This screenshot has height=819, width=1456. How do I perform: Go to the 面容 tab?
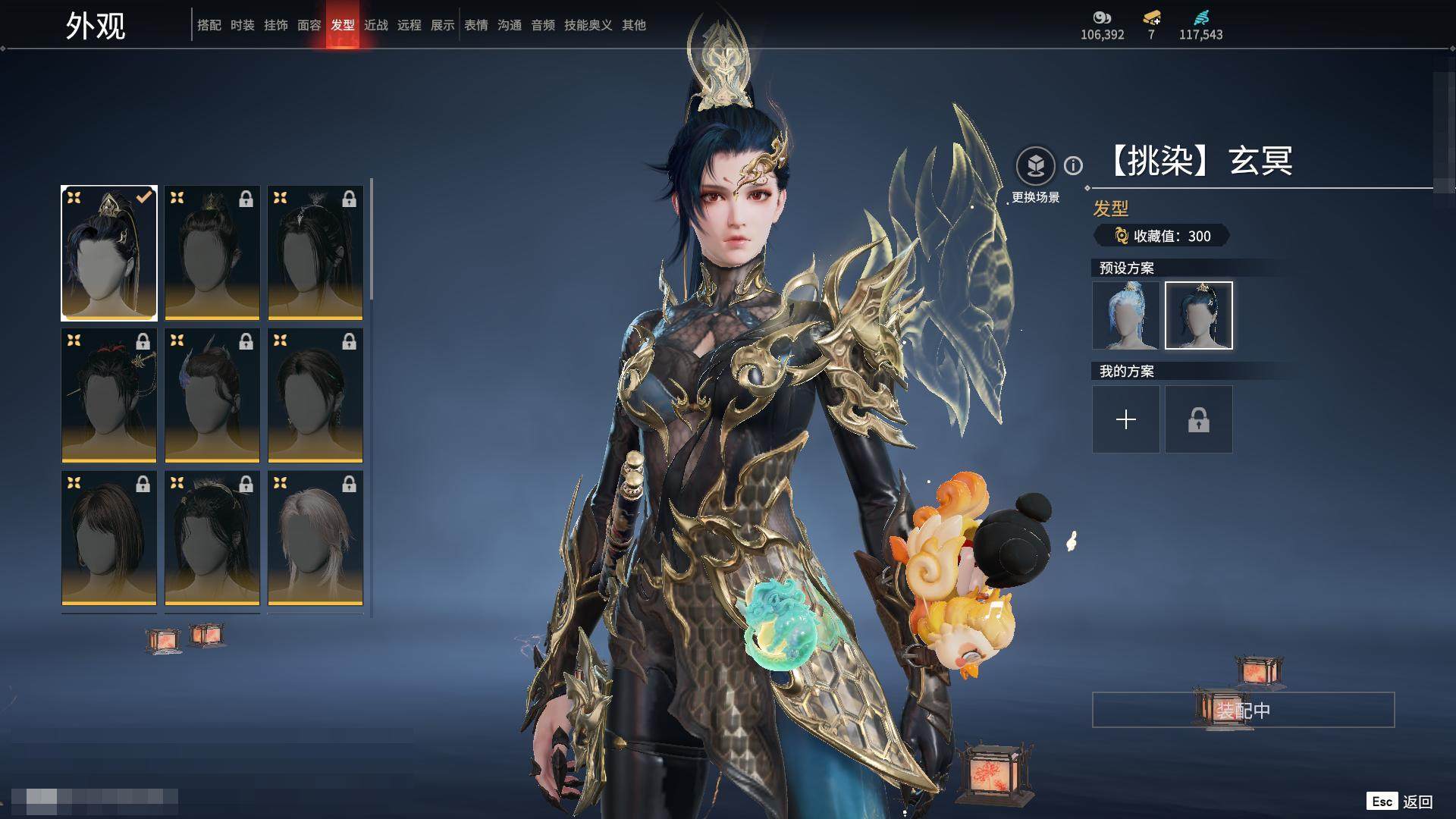tap(309, 25)
